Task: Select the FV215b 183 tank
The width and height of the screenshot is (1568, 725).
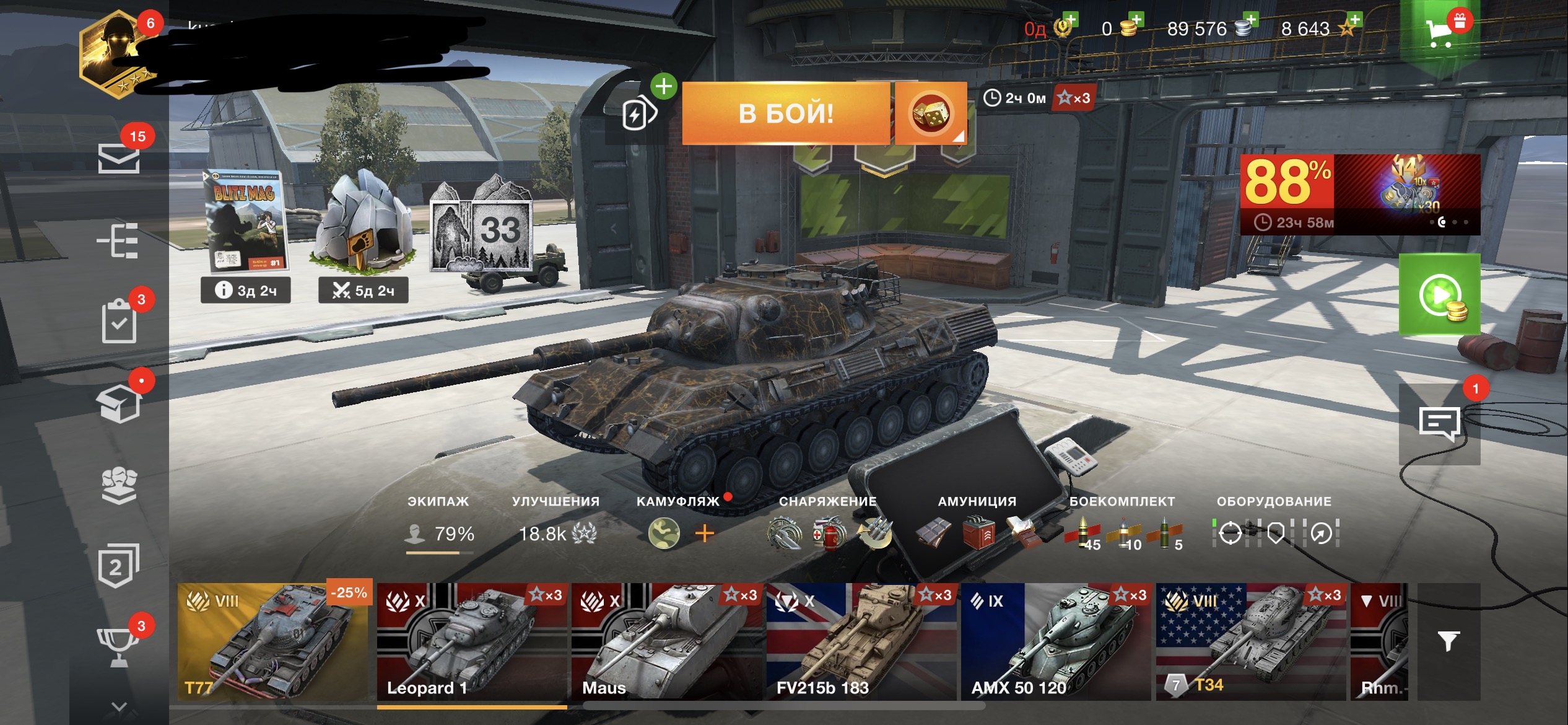Action: (861, 642)
